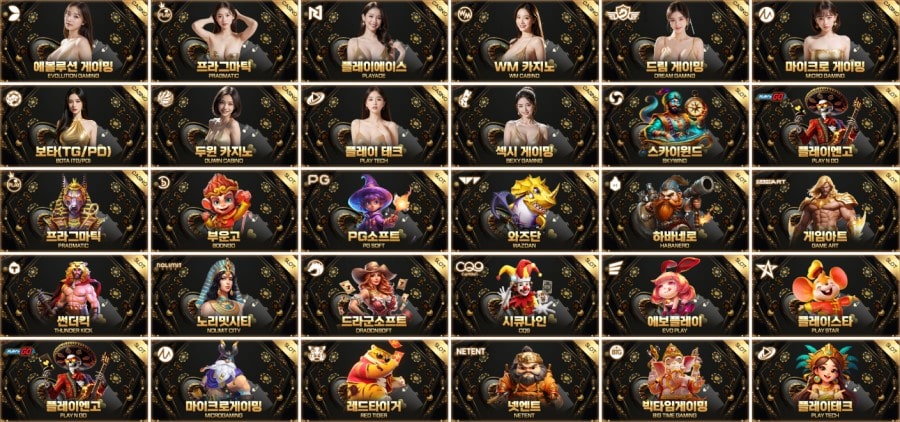Open the Skywind slot provider

(675, 125)
